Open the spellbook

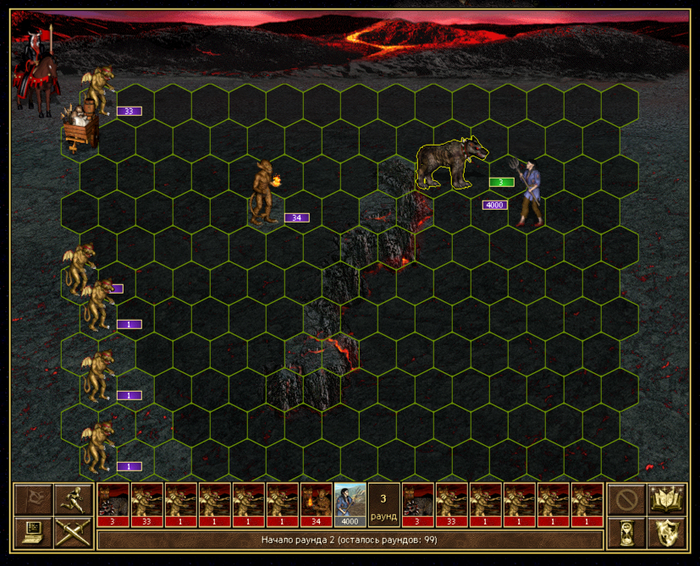pyautogui.click(x=664, y=499)
